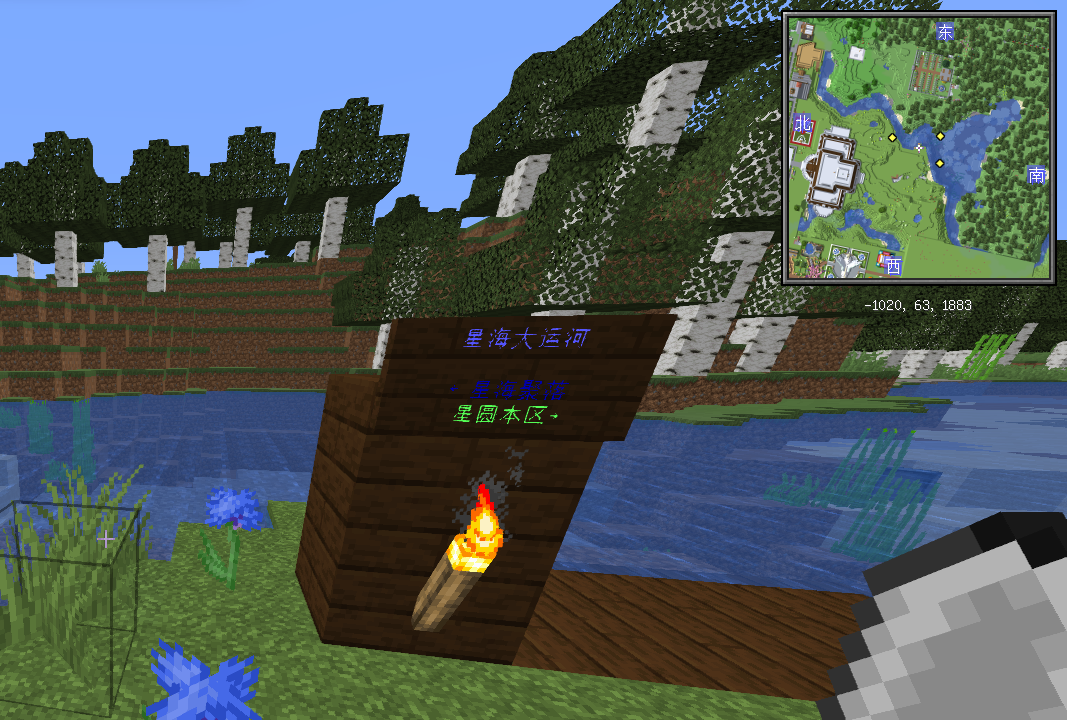The height and width of the screenshot is (720, 1067).
Task: Open the minimap in the corner
Action: point(919,148)
